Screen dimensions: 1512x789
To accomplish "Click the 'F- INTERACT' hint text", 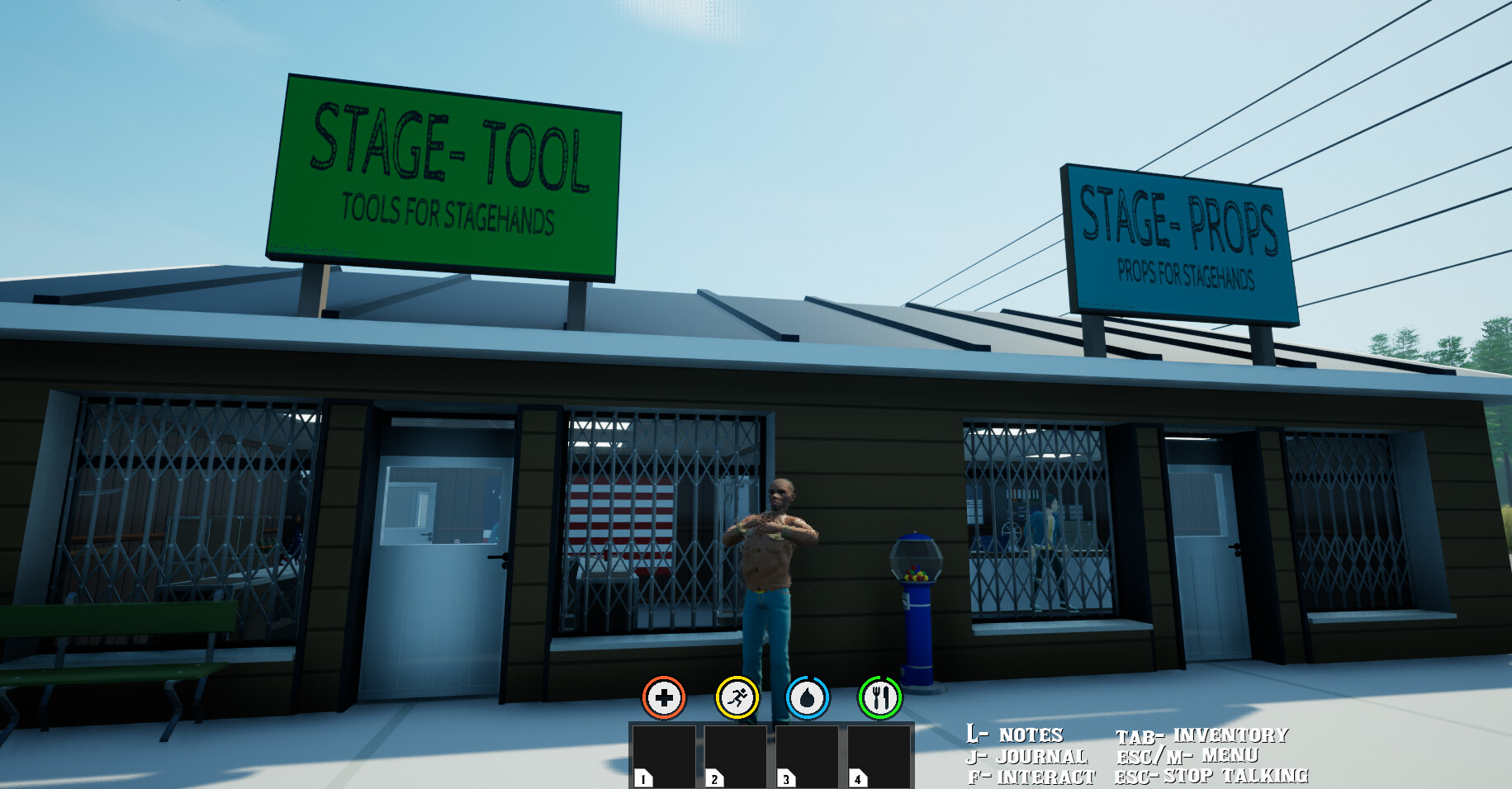I will tap(1031, 777).
